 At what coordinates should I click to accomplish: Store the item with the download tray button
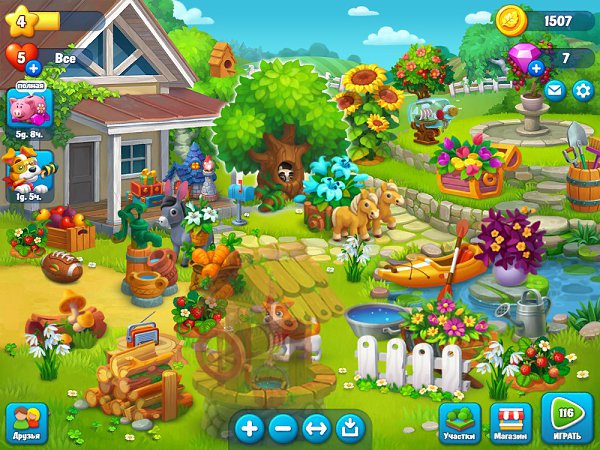(x=349, y=429)
